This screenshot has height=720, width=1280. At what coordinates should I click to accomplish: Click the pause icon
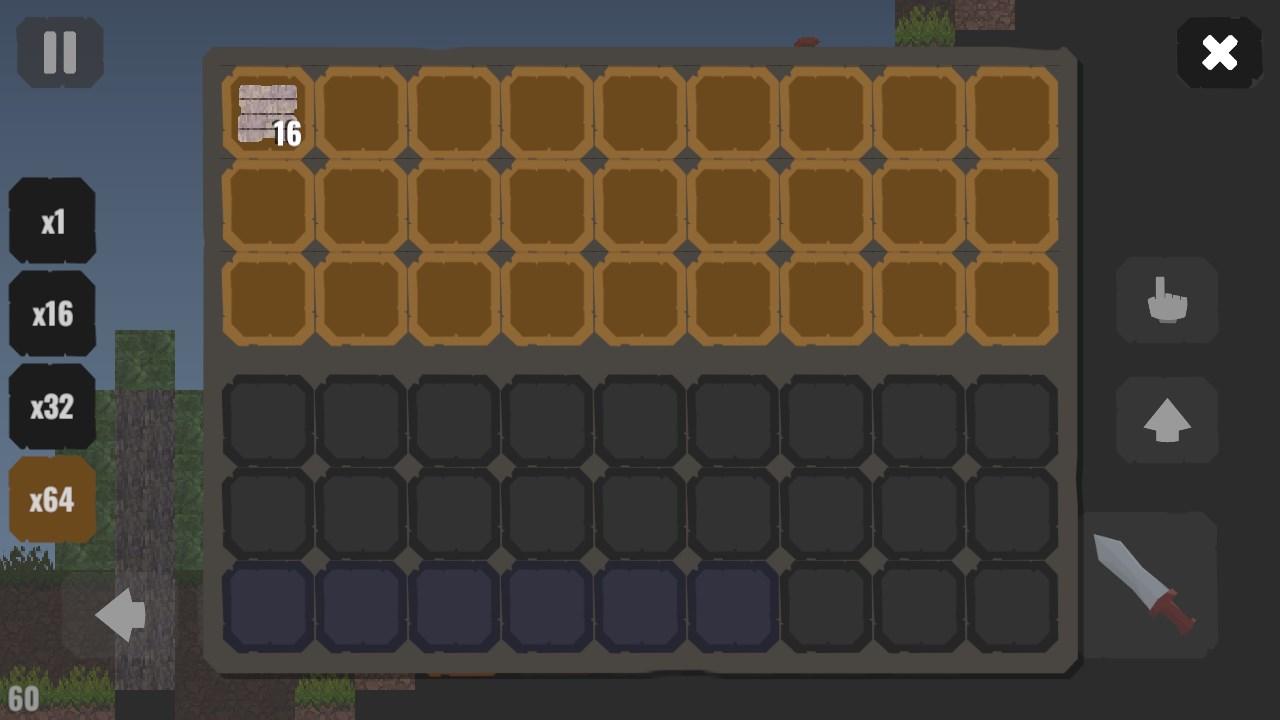[x=59, y=52]
